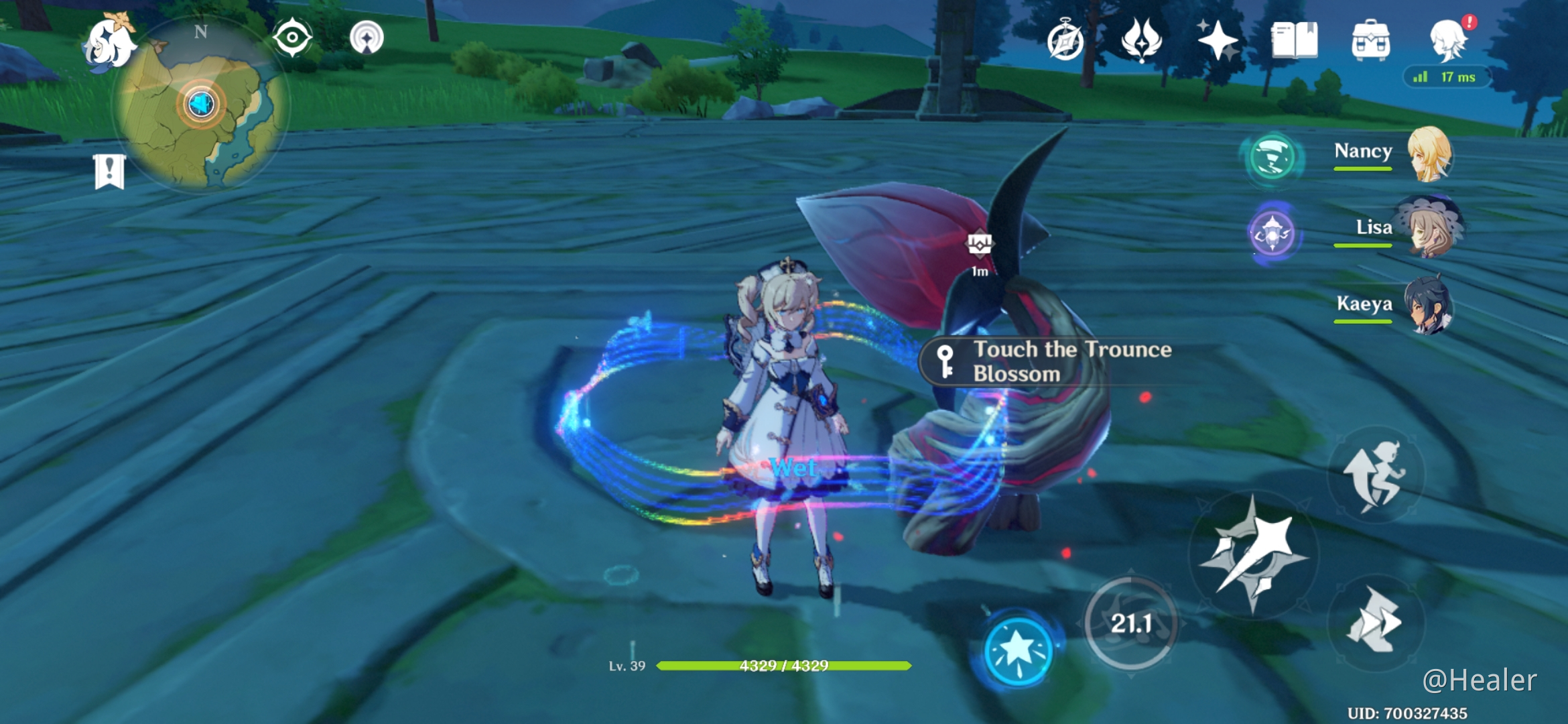Tap the jump button

point(1375,475)
